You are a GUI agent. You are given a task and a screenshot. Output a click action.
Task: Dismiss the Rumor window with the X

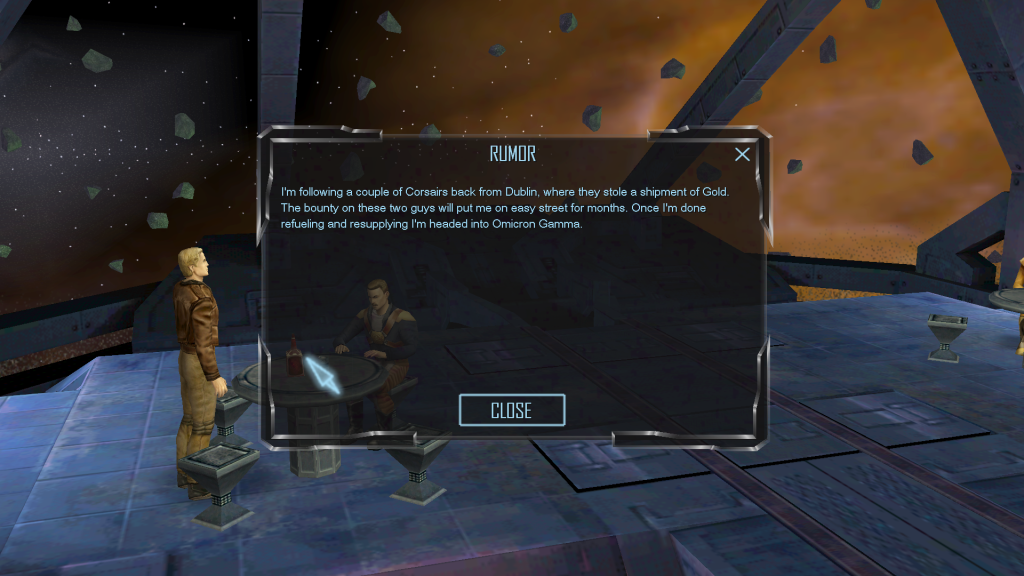coord(742,154)
